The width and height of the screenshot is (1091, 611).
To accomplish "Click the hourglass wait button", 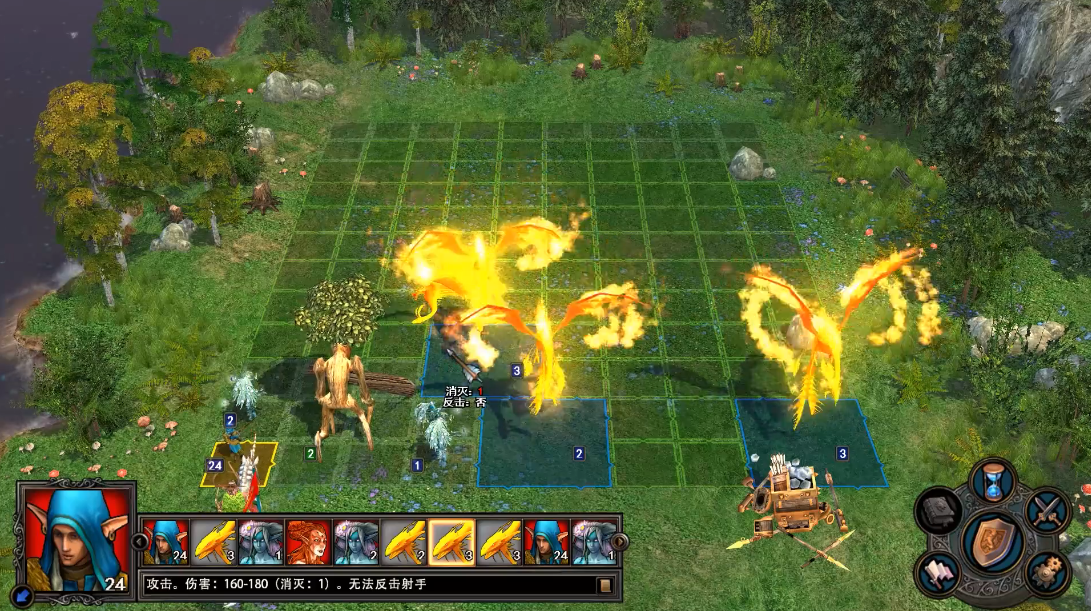I will click(x=994, y=483).
